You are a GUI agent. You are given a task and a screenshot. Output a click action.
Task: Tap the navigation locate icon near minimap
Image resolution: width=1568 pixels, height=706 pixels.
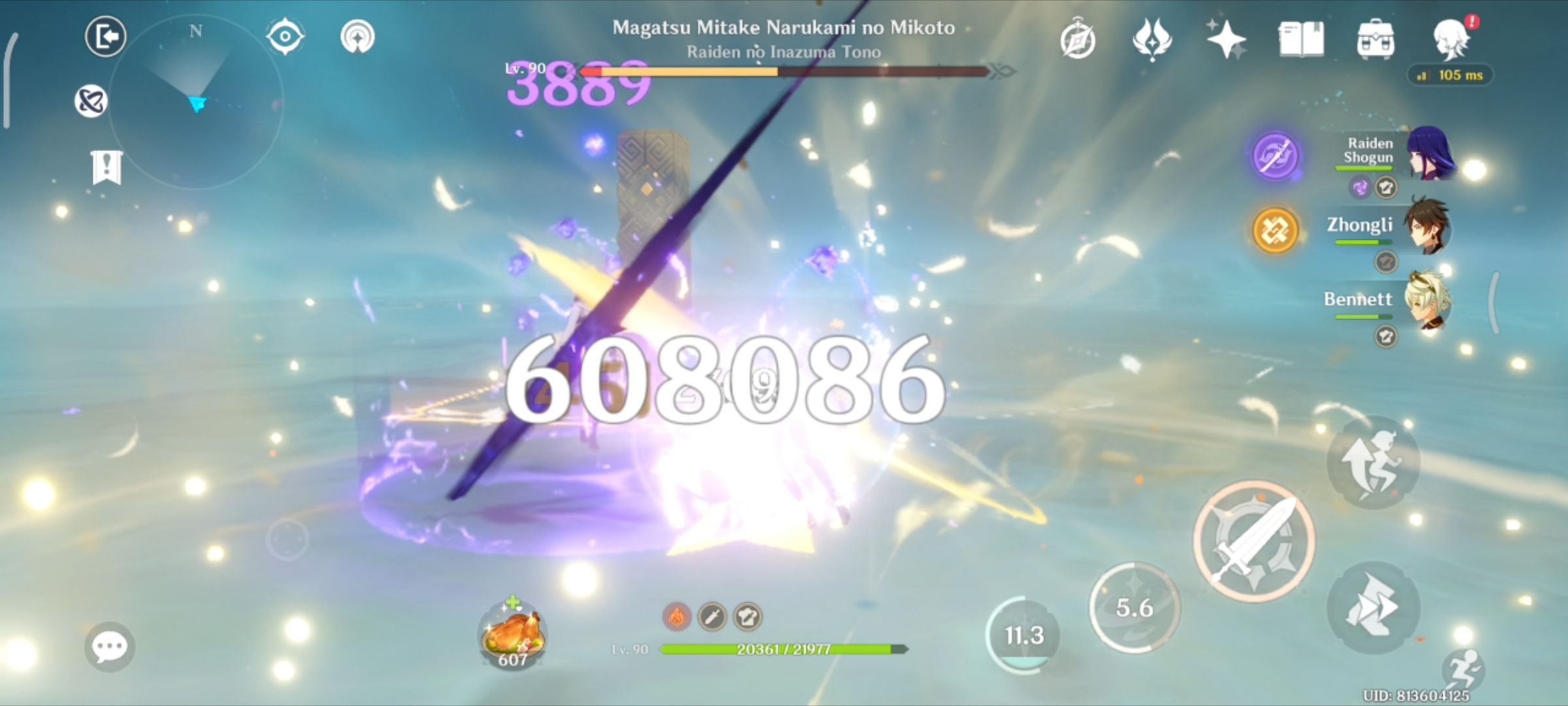pyautogui.click(x=286, y=36)
